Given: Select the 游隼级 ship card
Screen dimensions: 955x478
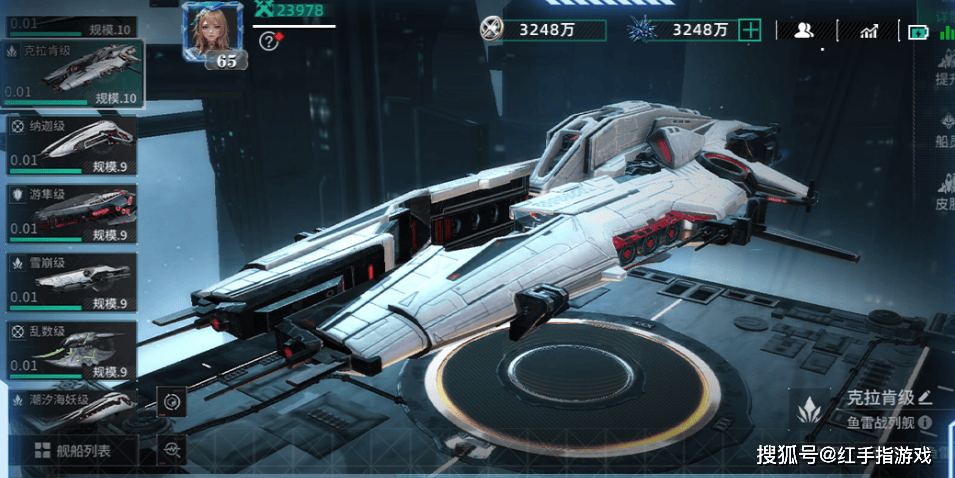Looking at the screenshot, I should click(x=72, y=214).
